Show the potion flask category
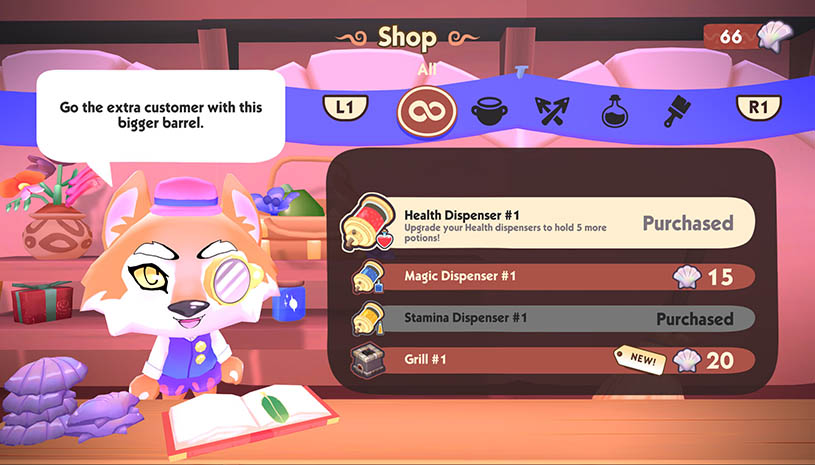 [x=613, y=110]
